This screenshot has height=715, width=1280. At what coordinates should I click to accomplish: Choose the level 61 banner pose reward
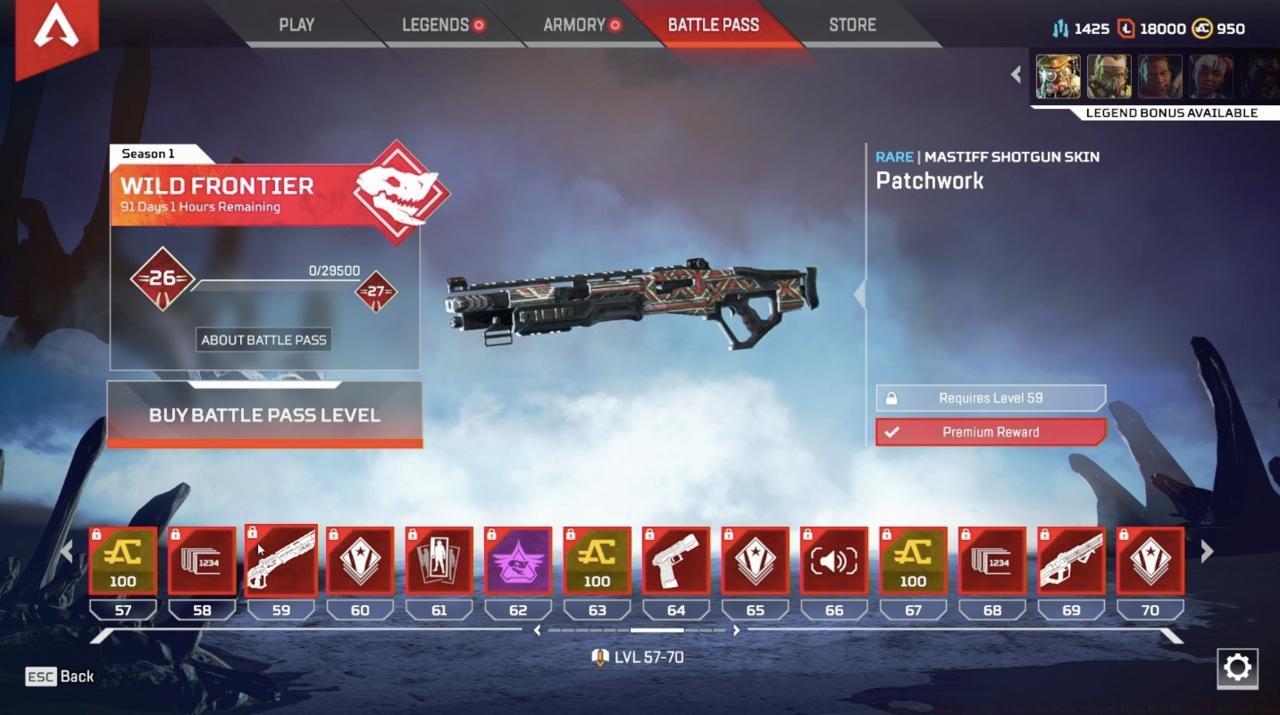[439, 561]
